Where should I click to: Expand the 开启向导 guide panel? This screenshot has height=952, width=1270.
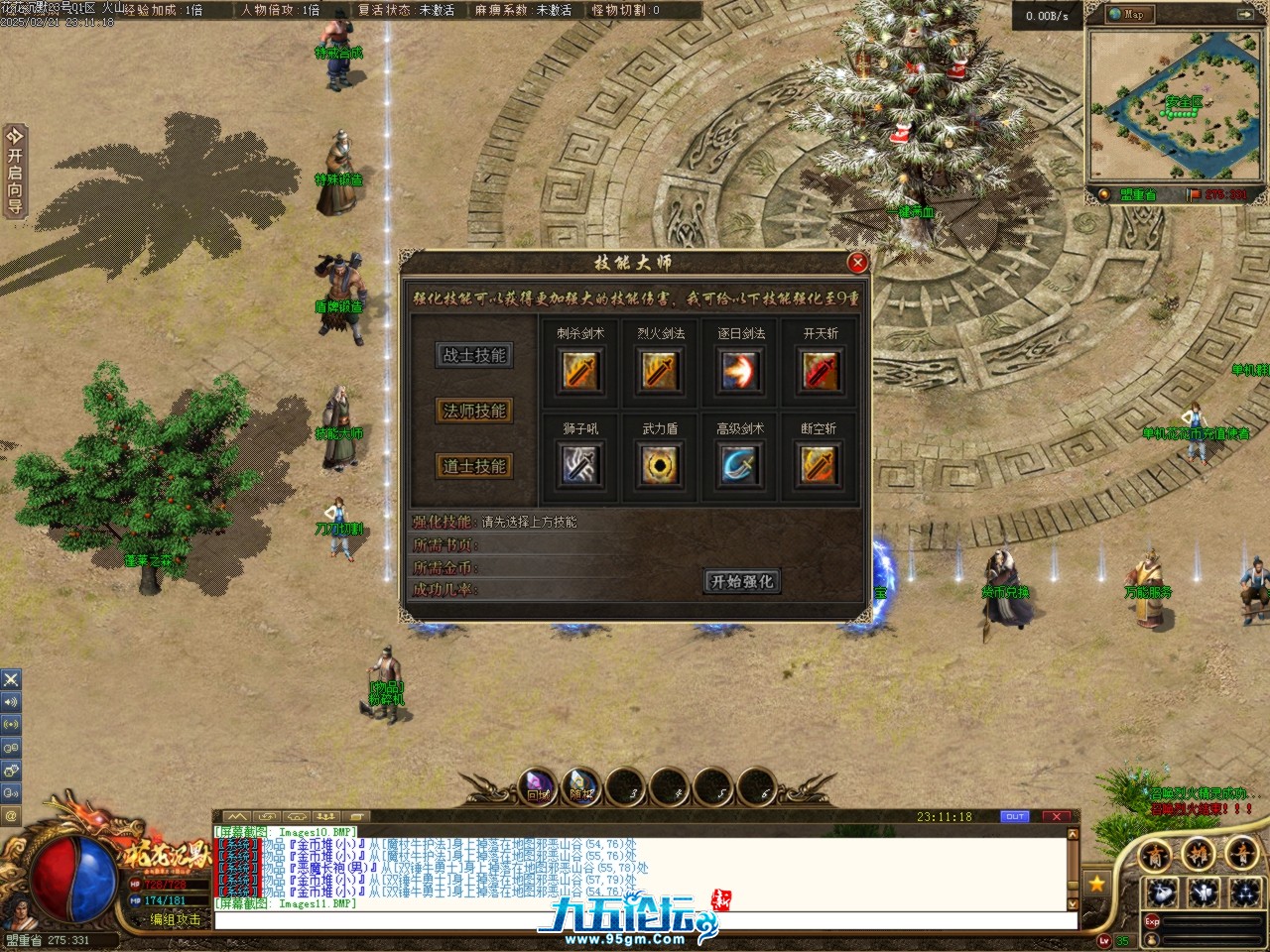pos(14,171)
